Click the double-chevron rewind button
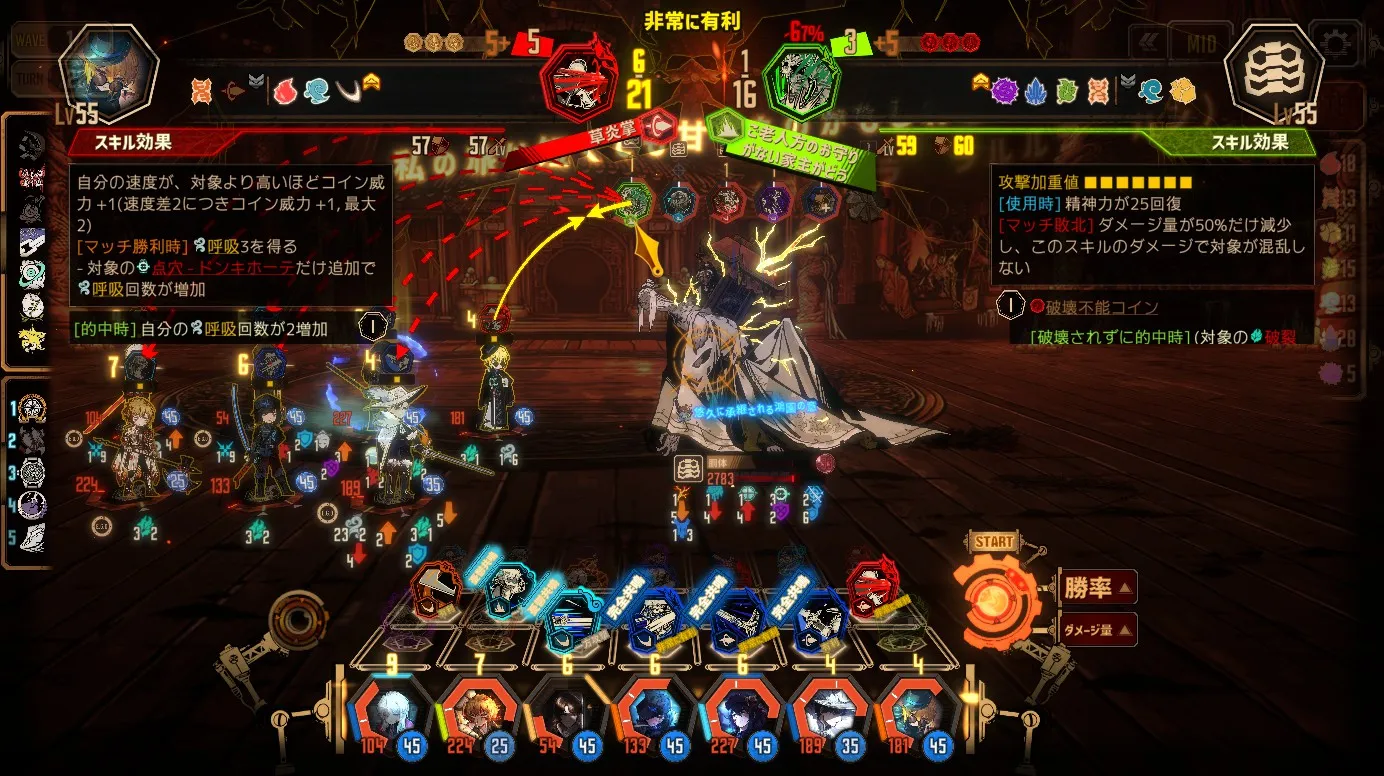The width and height of the screenshot is (1384, 776). point(1148,44)
